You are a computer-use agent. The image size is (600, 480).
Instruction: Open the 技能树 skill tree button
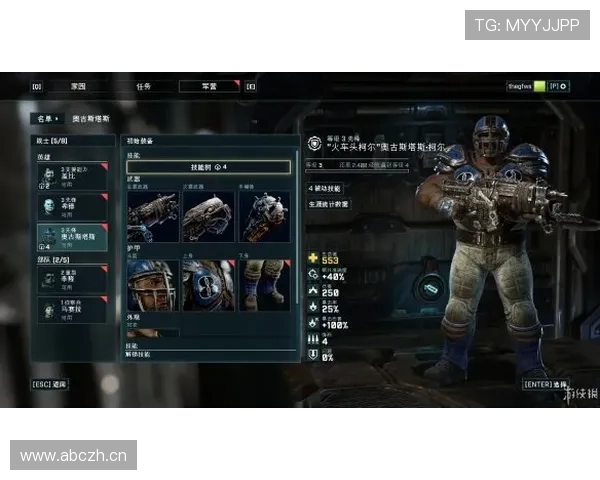pyautogui.click(x=208, y=167)
